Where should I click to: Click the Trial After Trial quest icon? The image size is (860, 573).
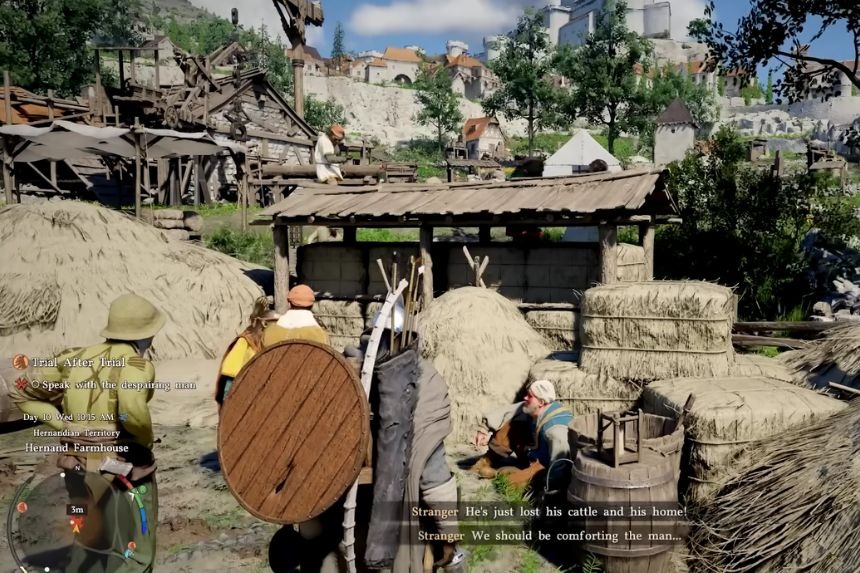pyautogui.click(x=20, y=362)
